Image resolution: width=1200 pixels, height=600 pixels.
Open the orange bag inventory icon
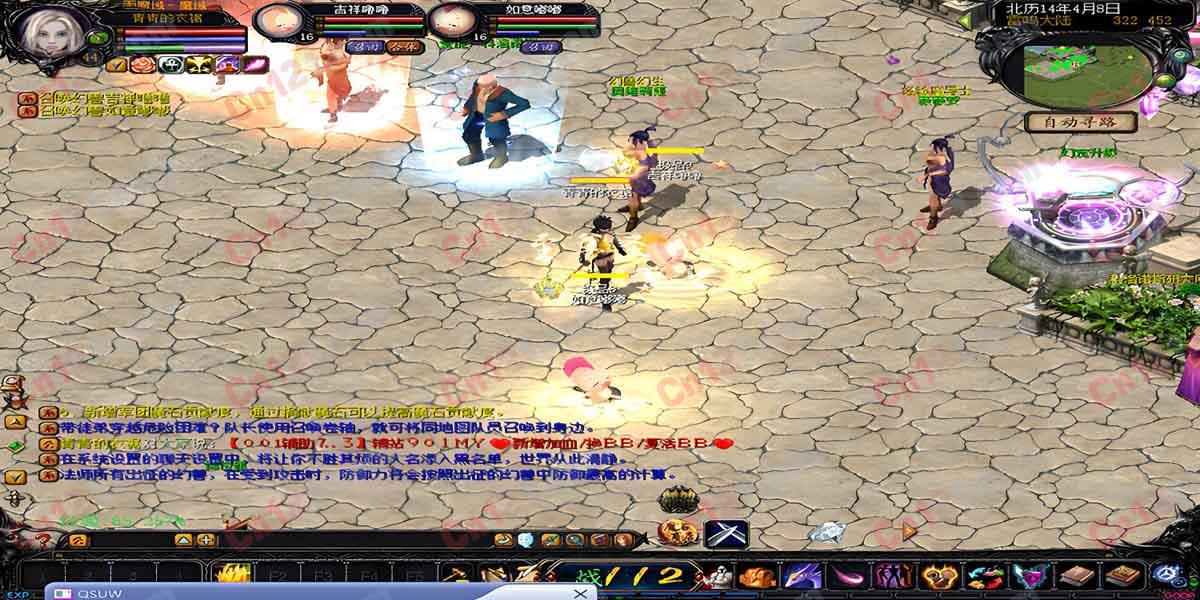[757, 577]
